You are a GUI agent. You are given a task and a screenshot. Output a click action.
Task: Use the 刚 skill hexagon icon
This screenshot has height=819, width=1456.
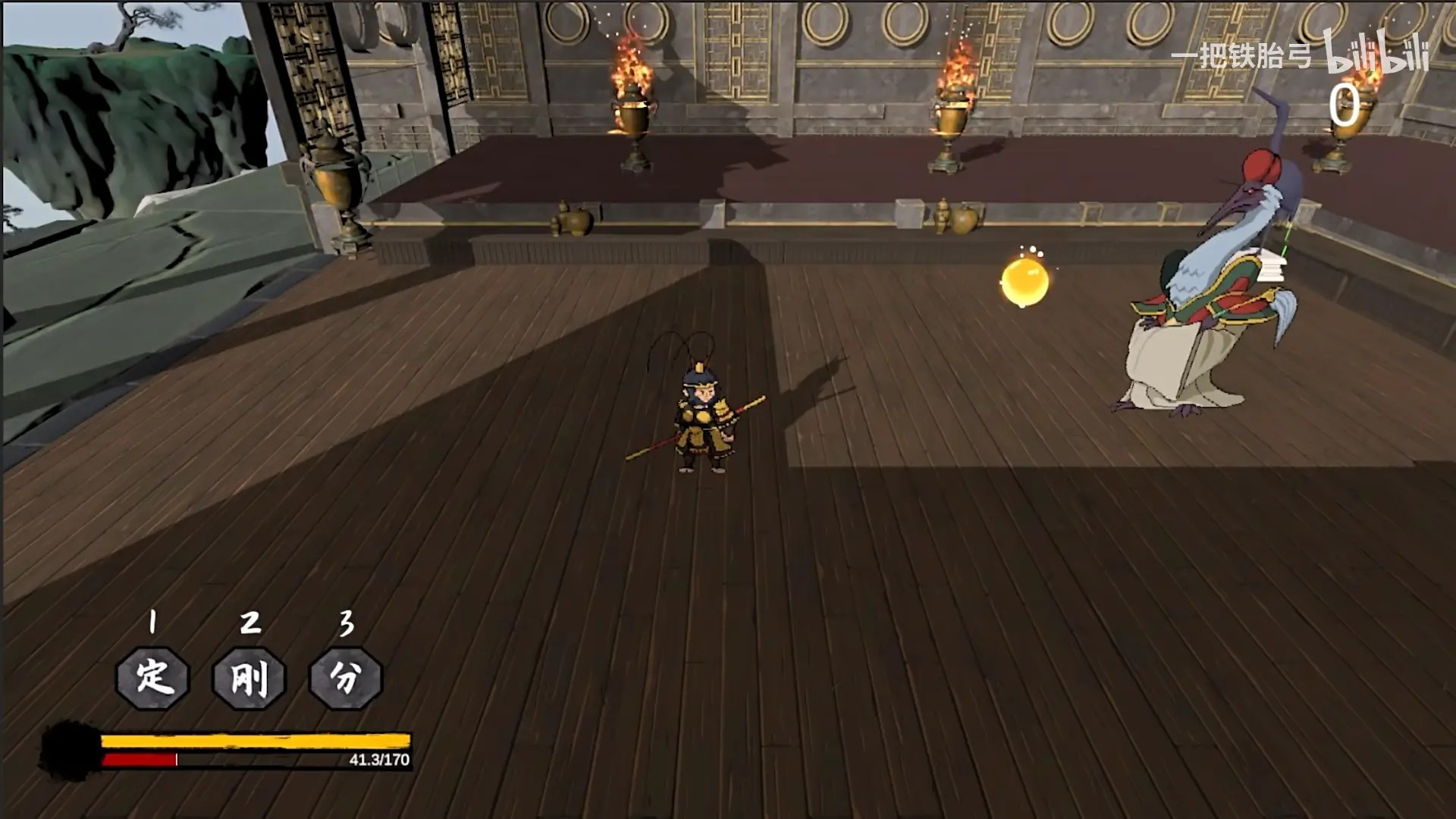(x=249, y=677)
